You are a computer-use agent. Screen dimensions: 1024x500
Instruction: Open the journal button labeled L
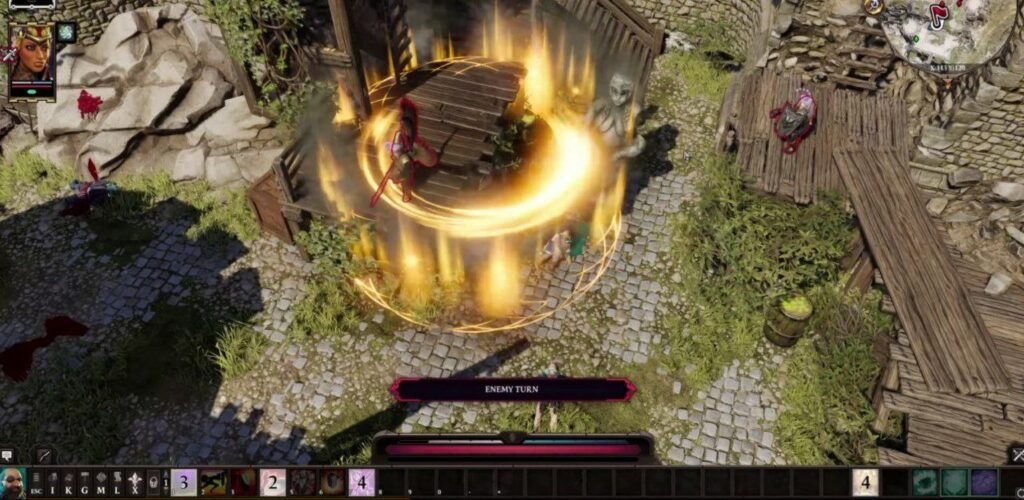[117, 482]
